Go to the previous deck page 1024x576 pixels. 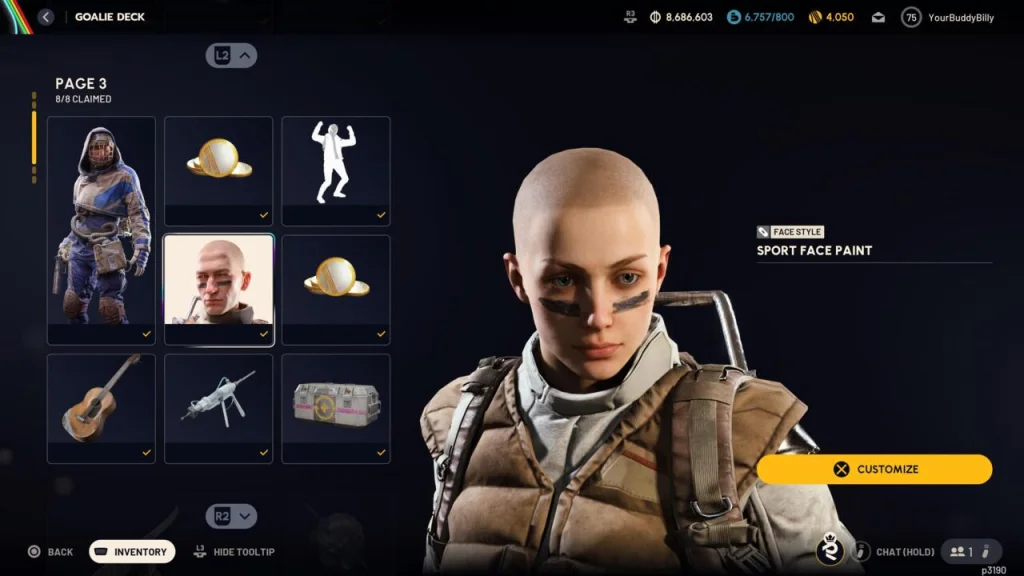(231, 56)
